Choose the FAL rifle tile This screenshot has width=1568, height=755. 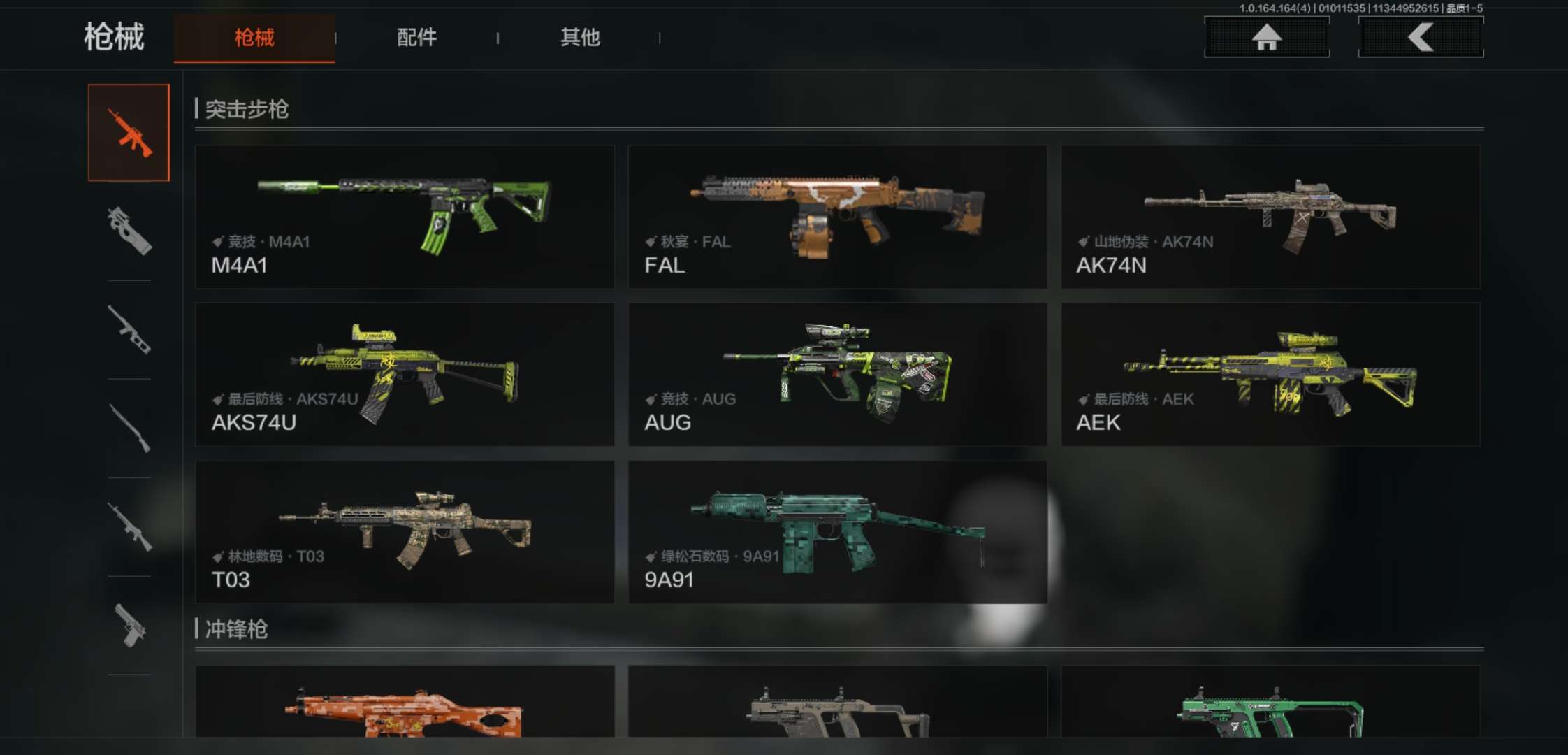837,217
